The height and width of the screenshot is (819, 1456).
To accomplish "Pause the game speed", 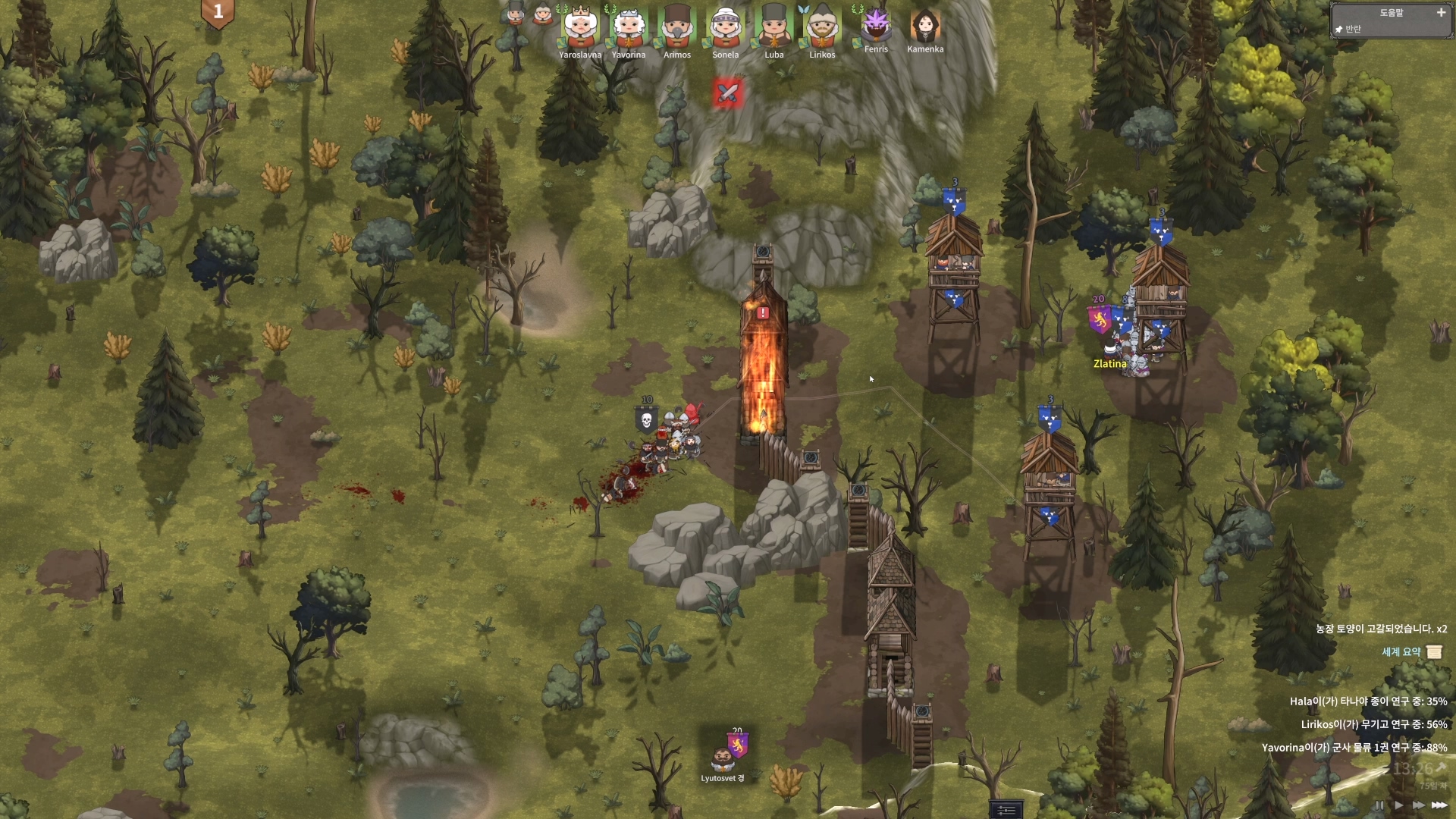I will tap(1379, 805).
